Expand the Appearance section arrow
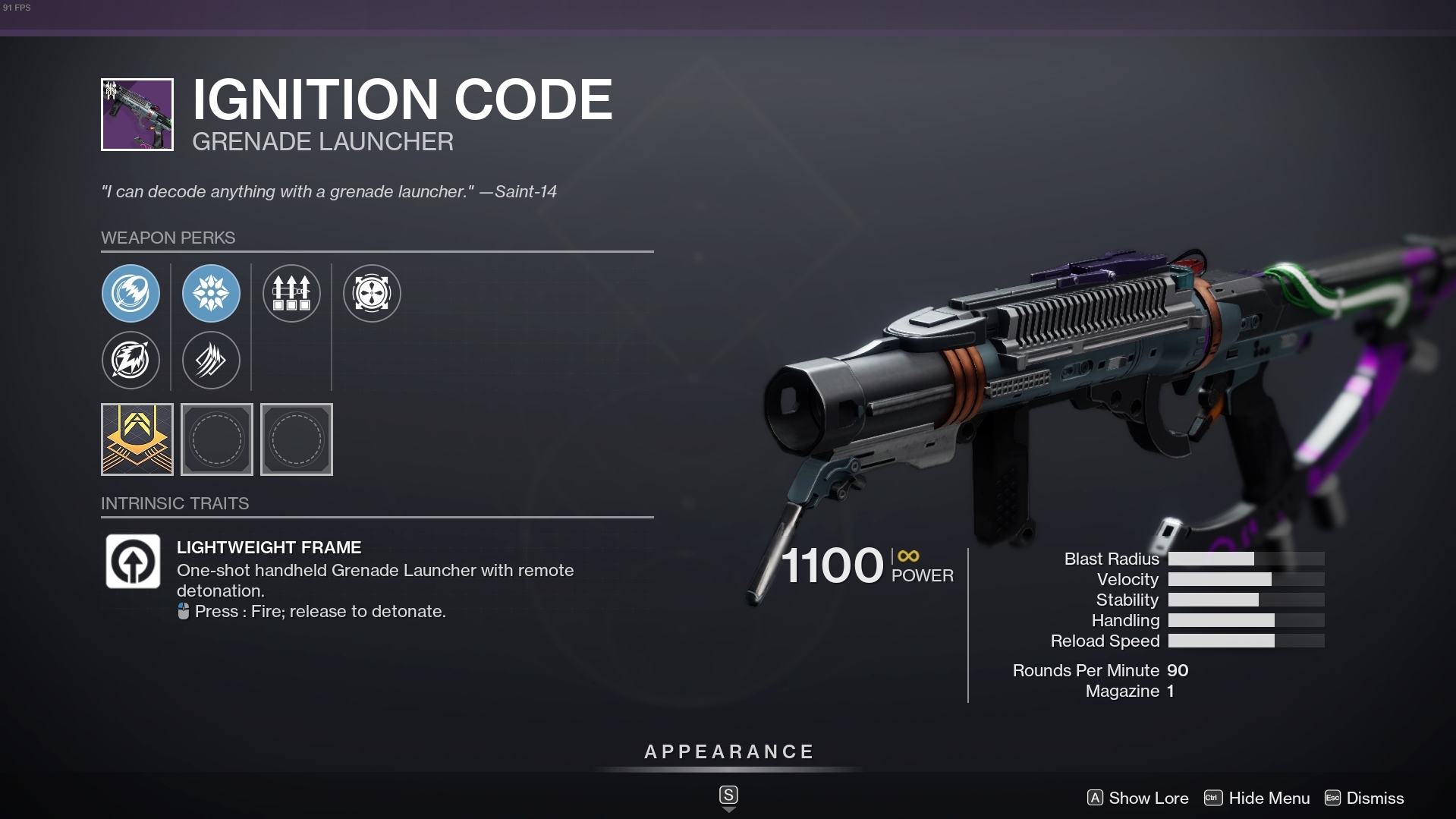1456x819 pixels. pos(728,808)
